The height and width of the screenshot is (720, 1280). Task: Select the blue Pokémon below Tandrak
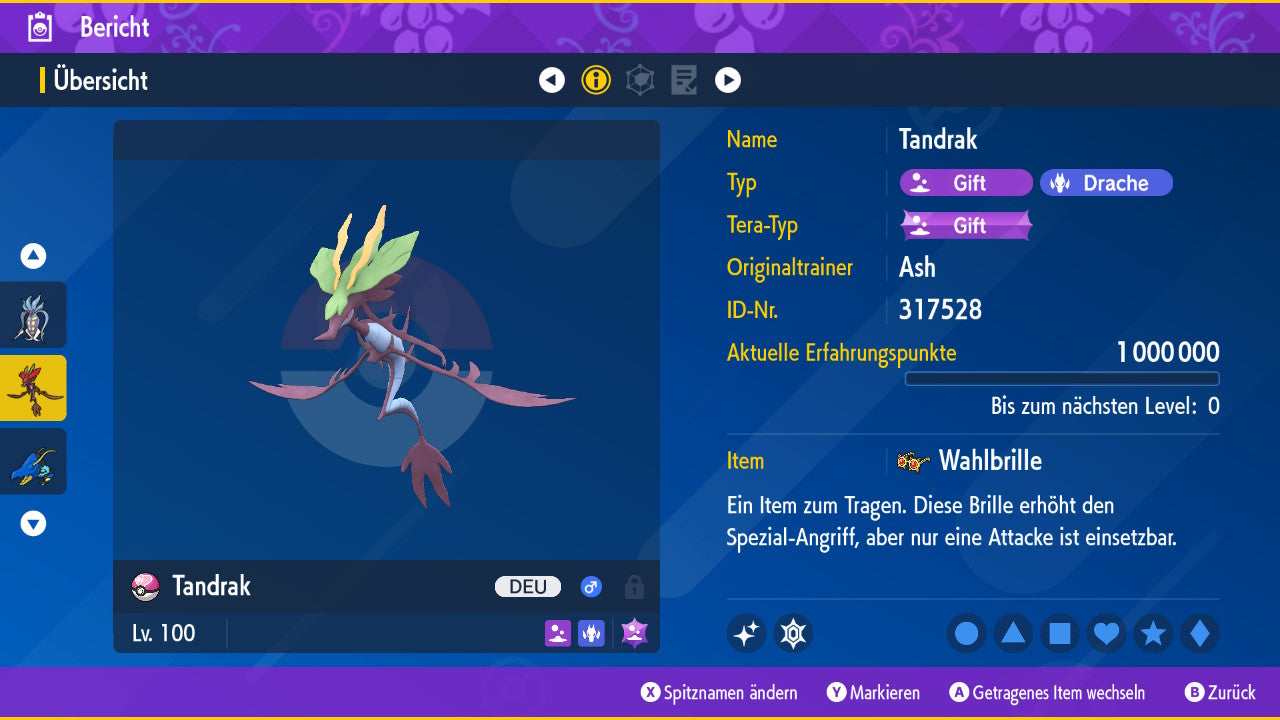pyautogui.click(x=33, y=461)
